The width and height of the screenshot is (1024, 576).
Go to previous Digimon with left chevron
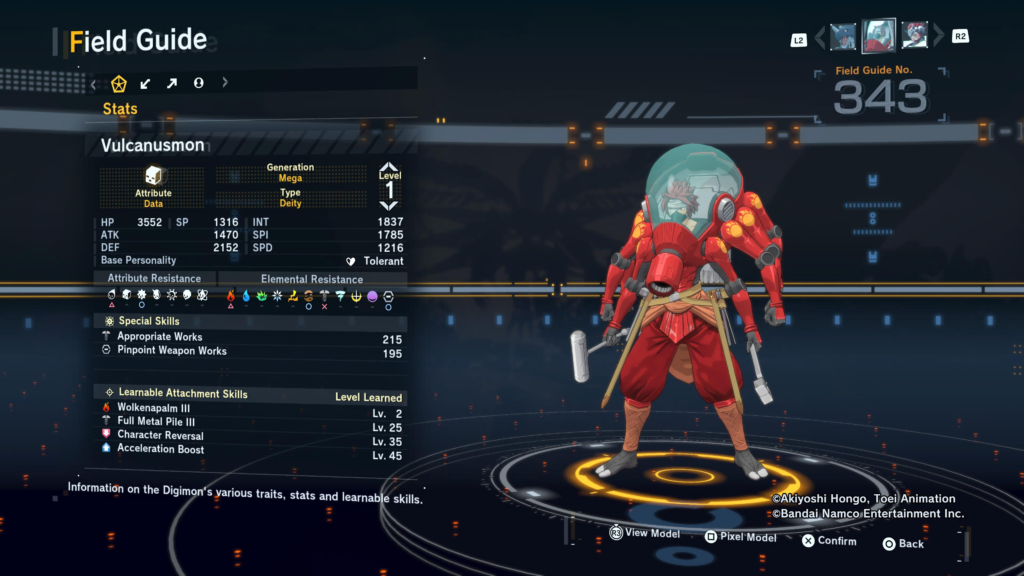[x=820, y=37]
